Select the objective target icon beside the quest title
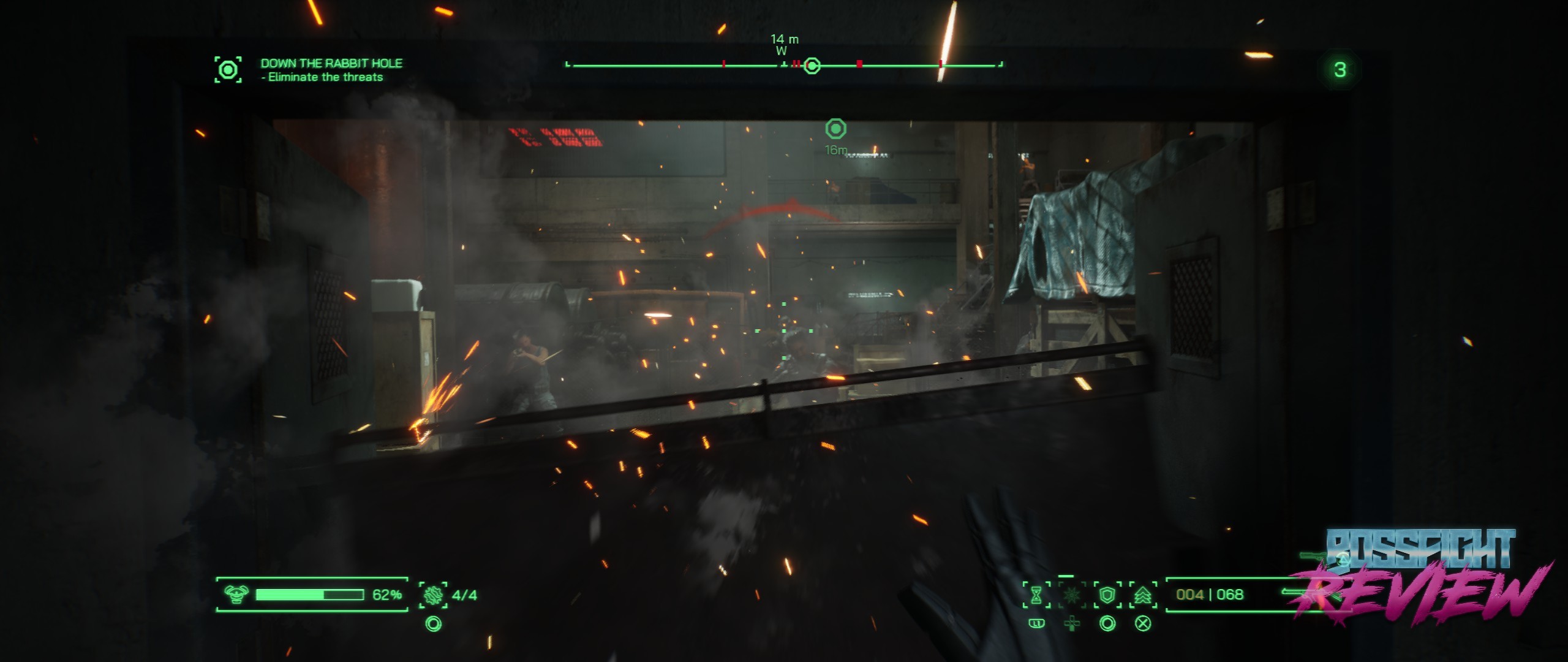Viewport: 1568px width, 662px height. click(228, 70)
